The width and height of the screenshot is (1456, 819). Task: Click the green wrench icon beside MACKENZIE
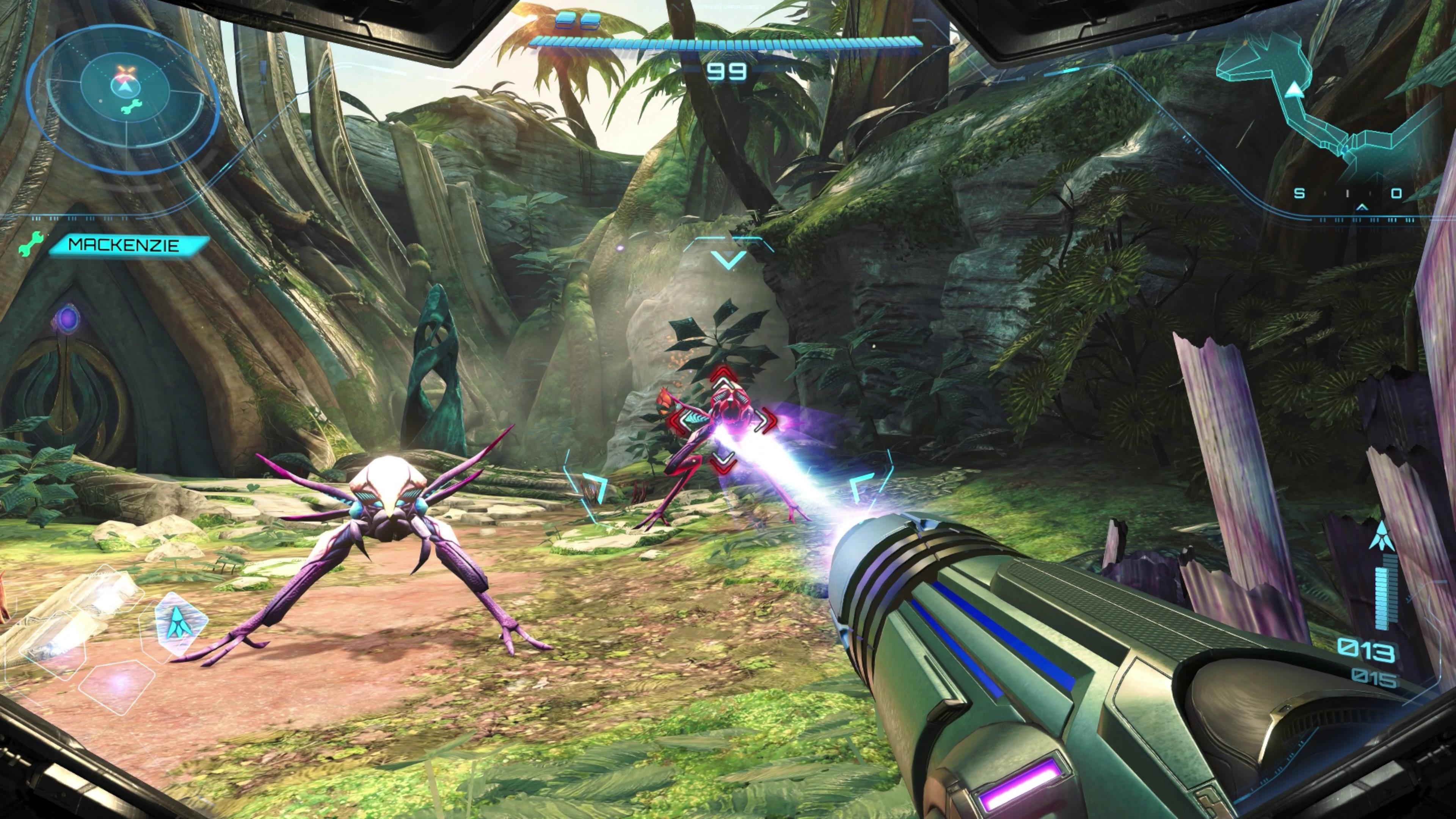click(30, 245)
